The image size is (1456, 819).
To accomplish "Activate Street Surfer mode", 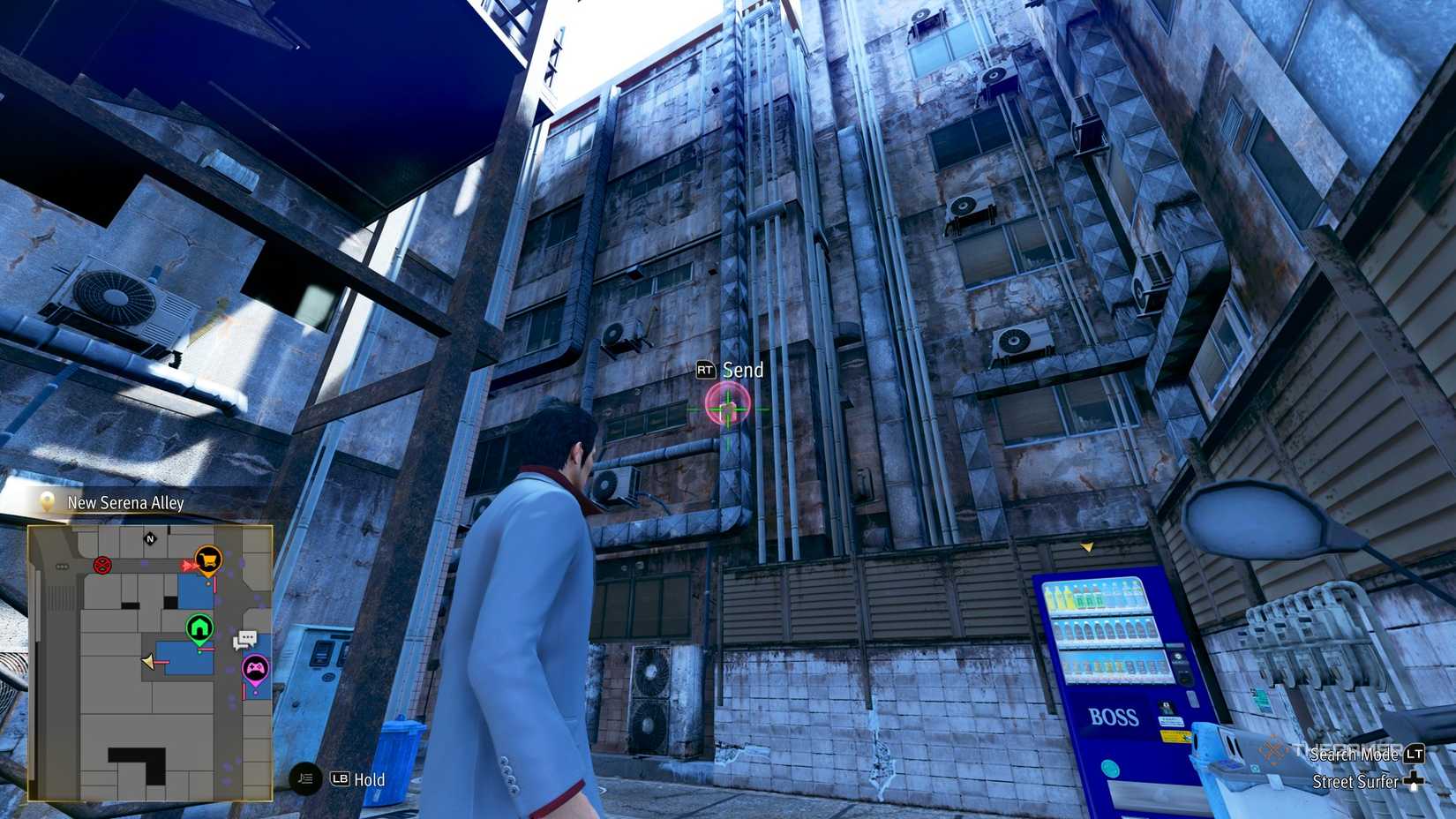I will 1355,782.
